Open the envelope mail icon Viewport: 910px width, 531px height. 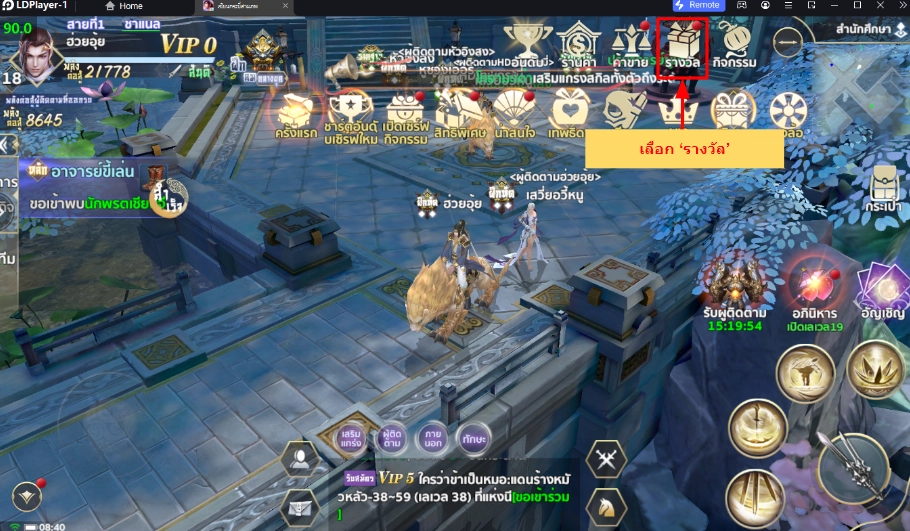pyautogui.click(x=299, y=507)
